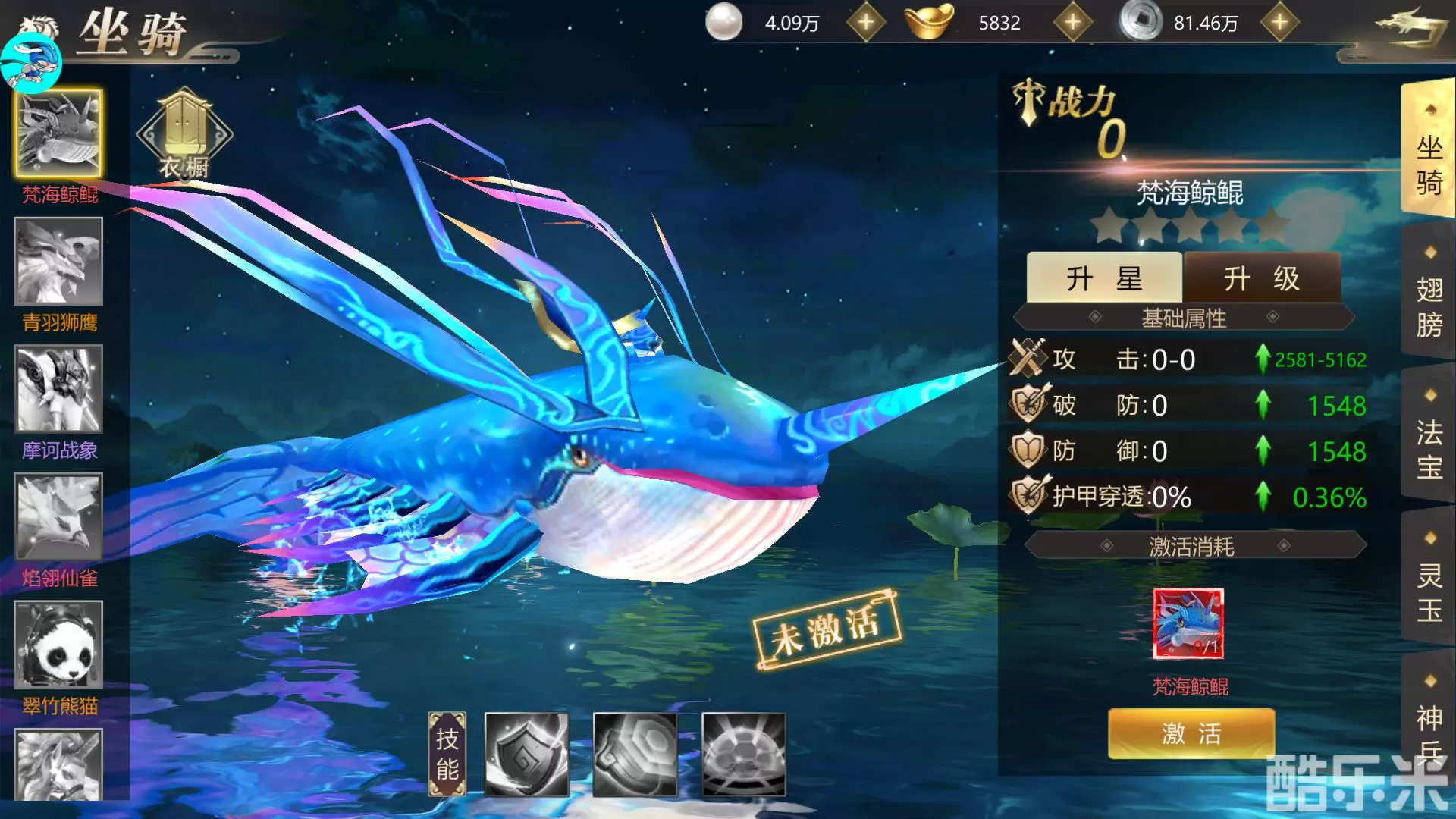The height and width of the screenshot is (819, 1456).
Task: Select the 摩诃战象 mount
Action: point(58,389)
